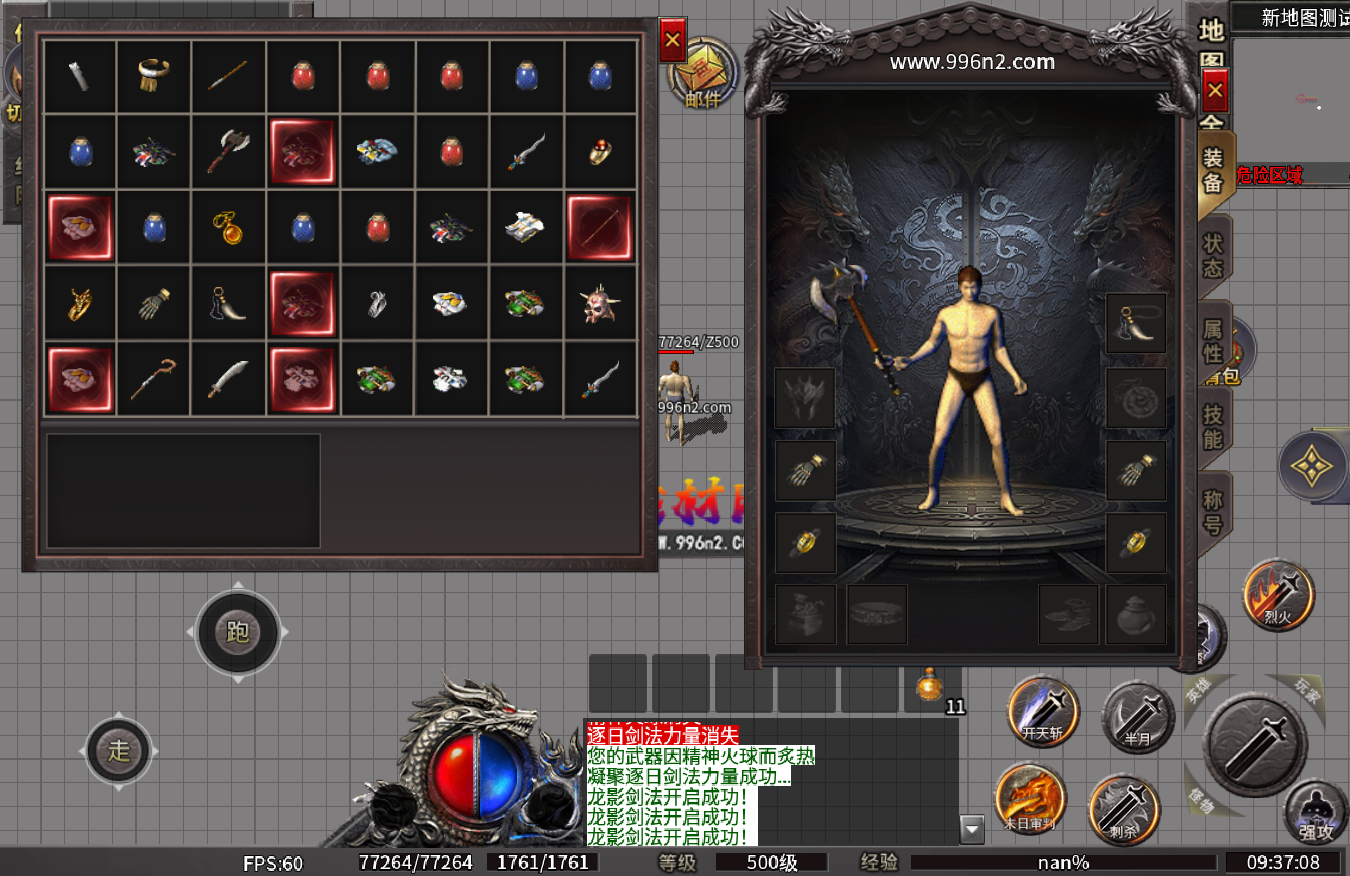Image resolution: width=1350 pixels, height=876 pixels.
Task: Activate the 烈火 fire sword skill
Action: (1278, 595)
